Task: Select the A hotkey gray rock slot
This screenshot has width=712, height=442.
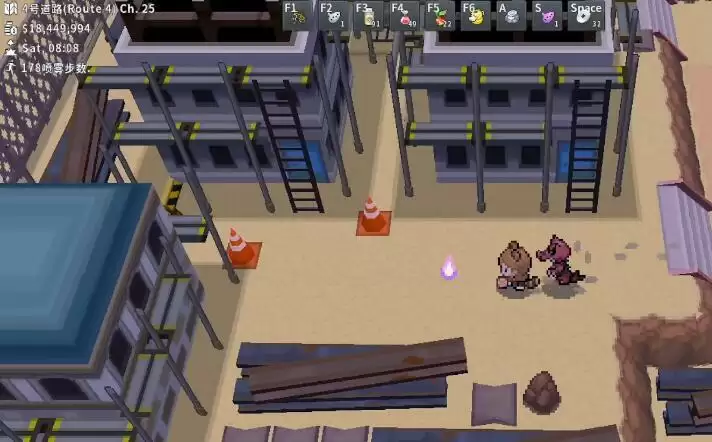Action: pos(511,15)
